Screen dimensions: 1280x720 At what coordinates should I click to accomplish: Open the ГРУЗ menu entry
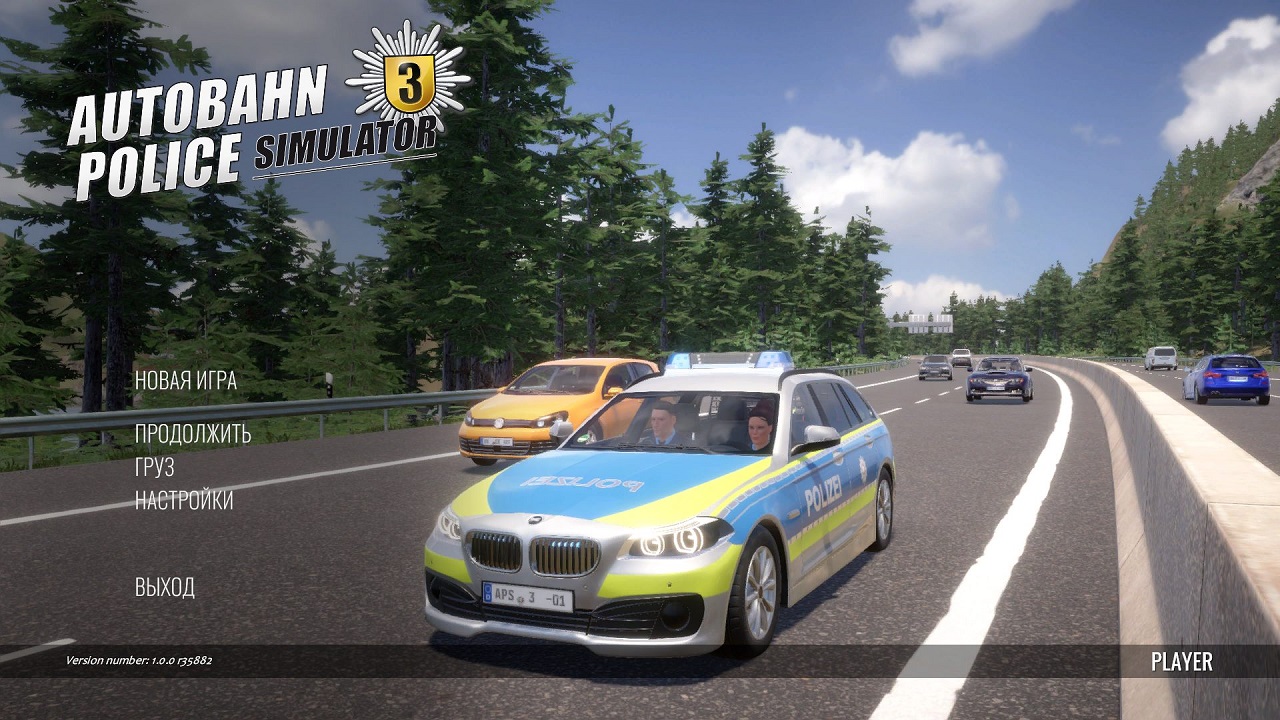click(153, 468)
